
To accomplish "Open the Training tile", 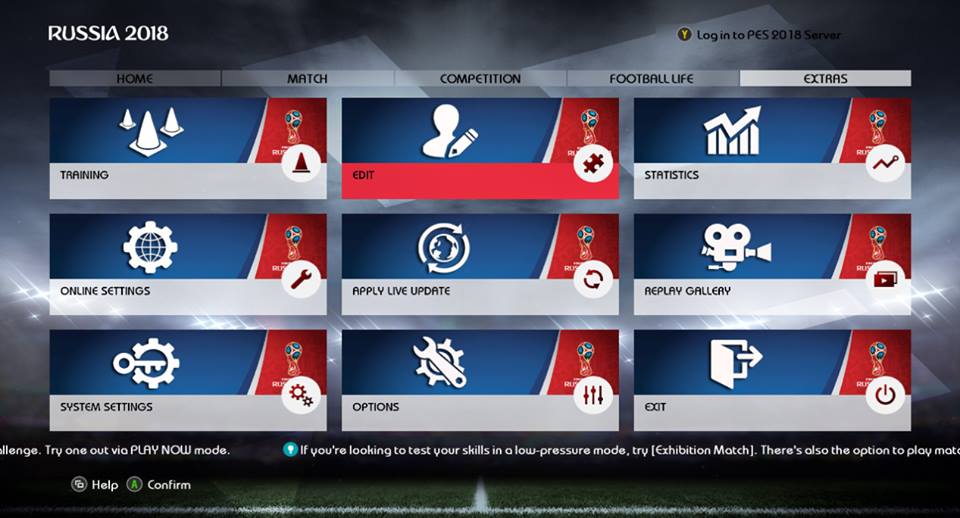I will [x=188, y=147].
